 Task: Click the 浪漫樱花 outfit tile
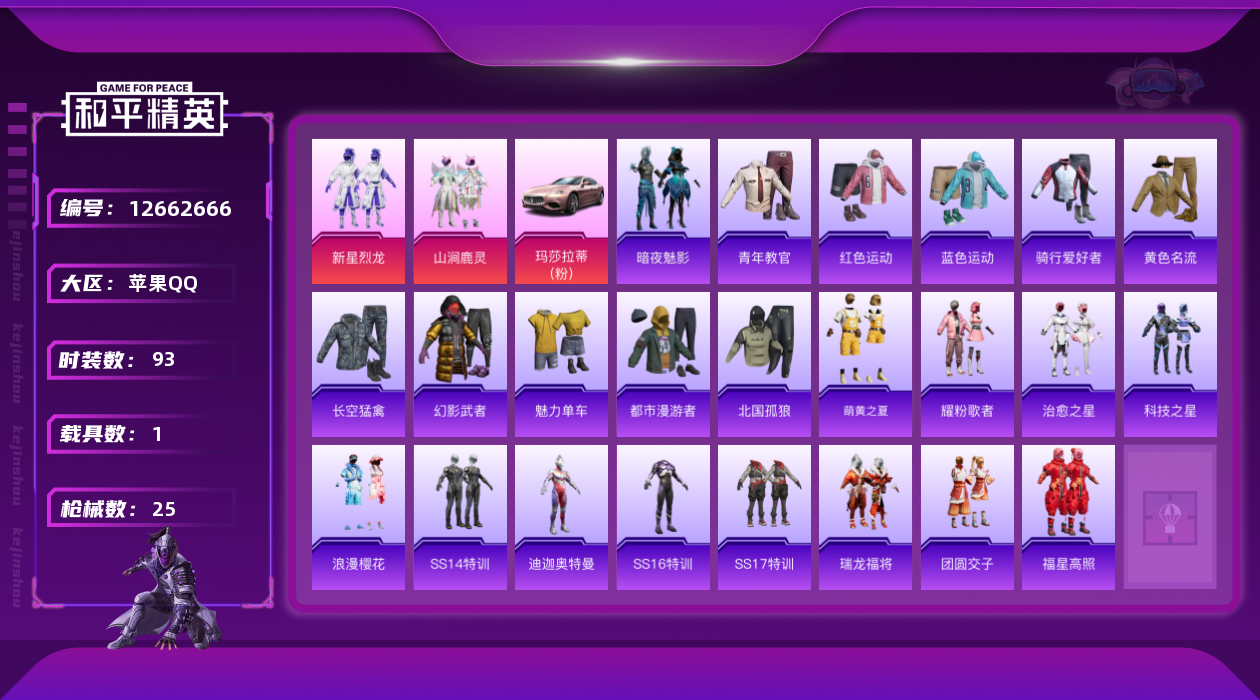pos(358,517)
